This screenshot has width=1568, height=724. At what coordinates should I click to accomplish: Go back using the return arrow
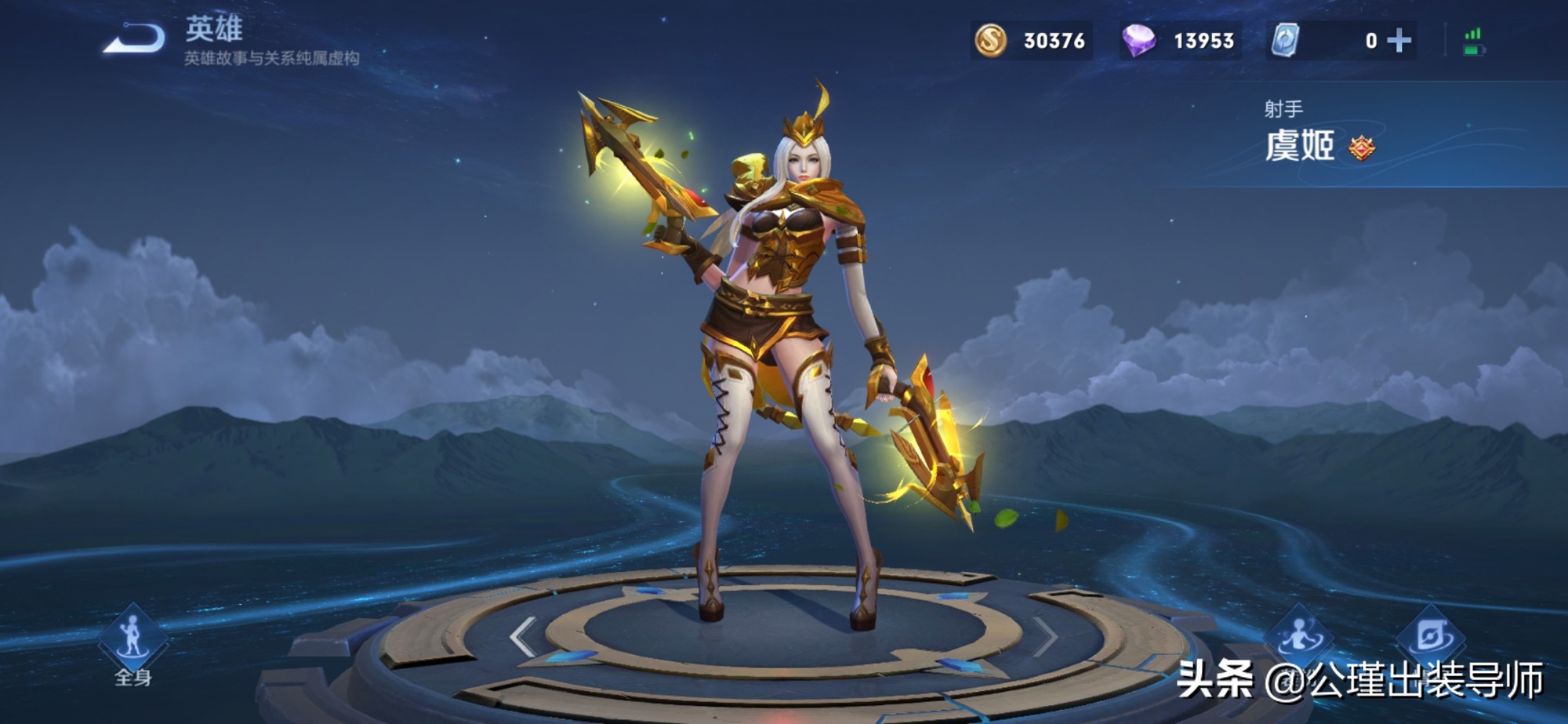[134, 39]
